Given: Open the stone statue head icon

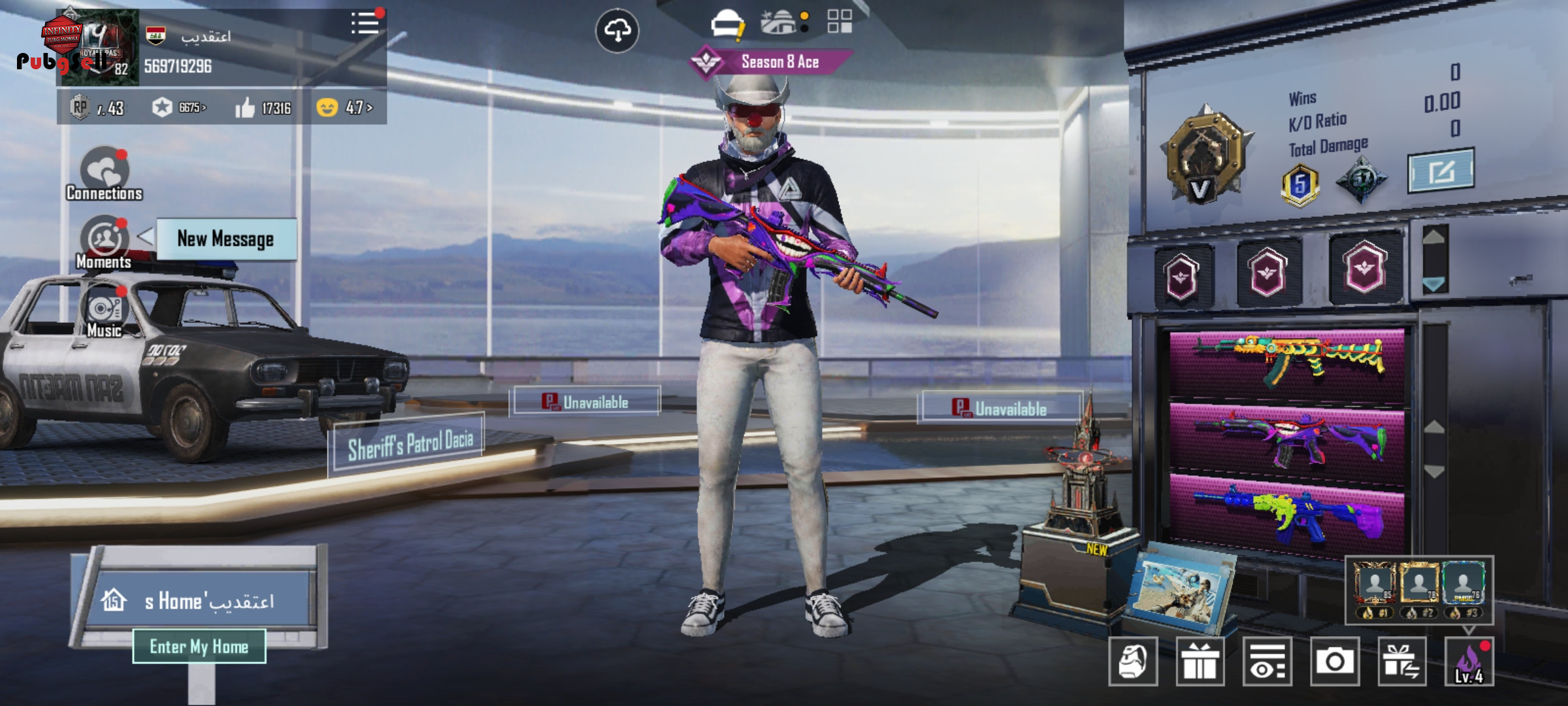Looking at the screenshot, I should (x=1133, y=662).
